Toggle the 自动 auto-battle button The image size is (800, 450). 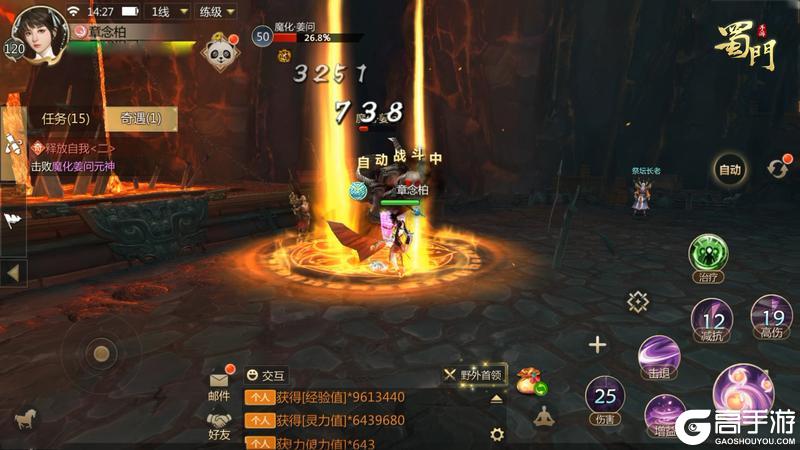(731, 170)
